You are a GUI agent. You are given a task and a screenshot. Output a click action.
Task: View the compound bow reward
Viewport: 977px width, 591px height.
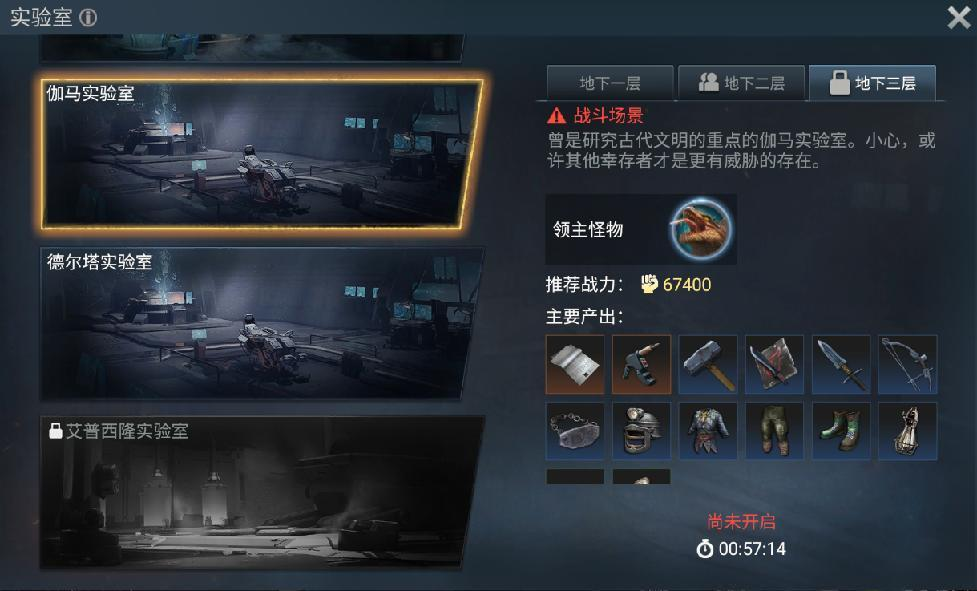908,364
